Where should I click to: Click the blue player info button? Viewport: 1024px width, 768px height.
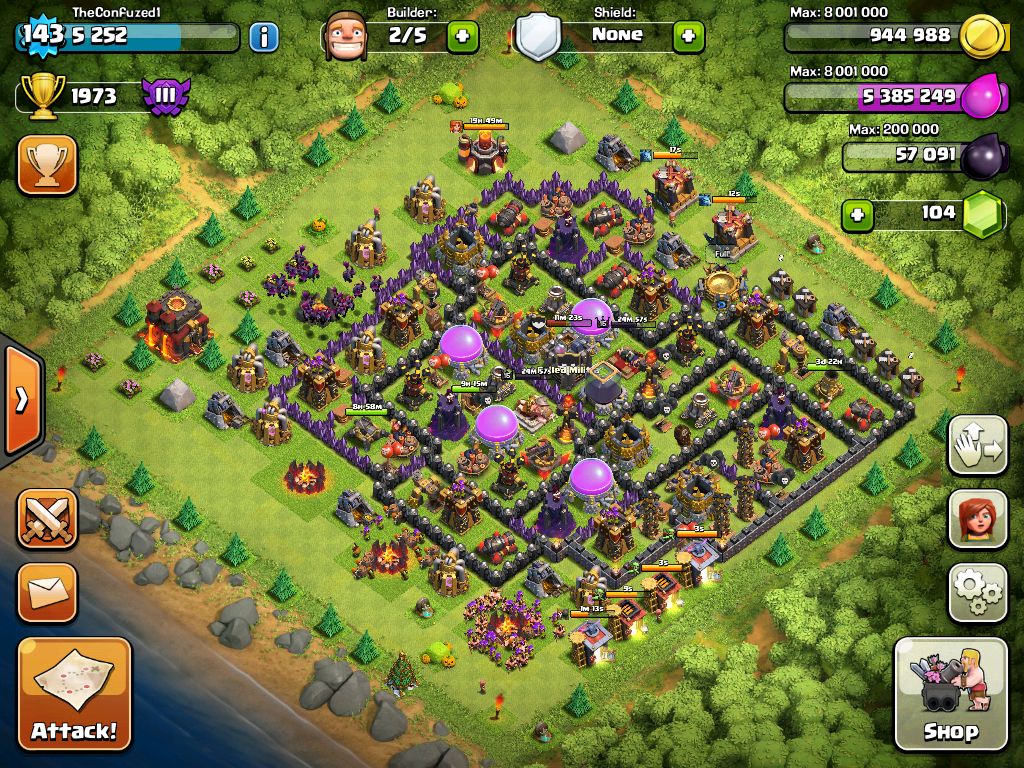[x=263, y=38]
